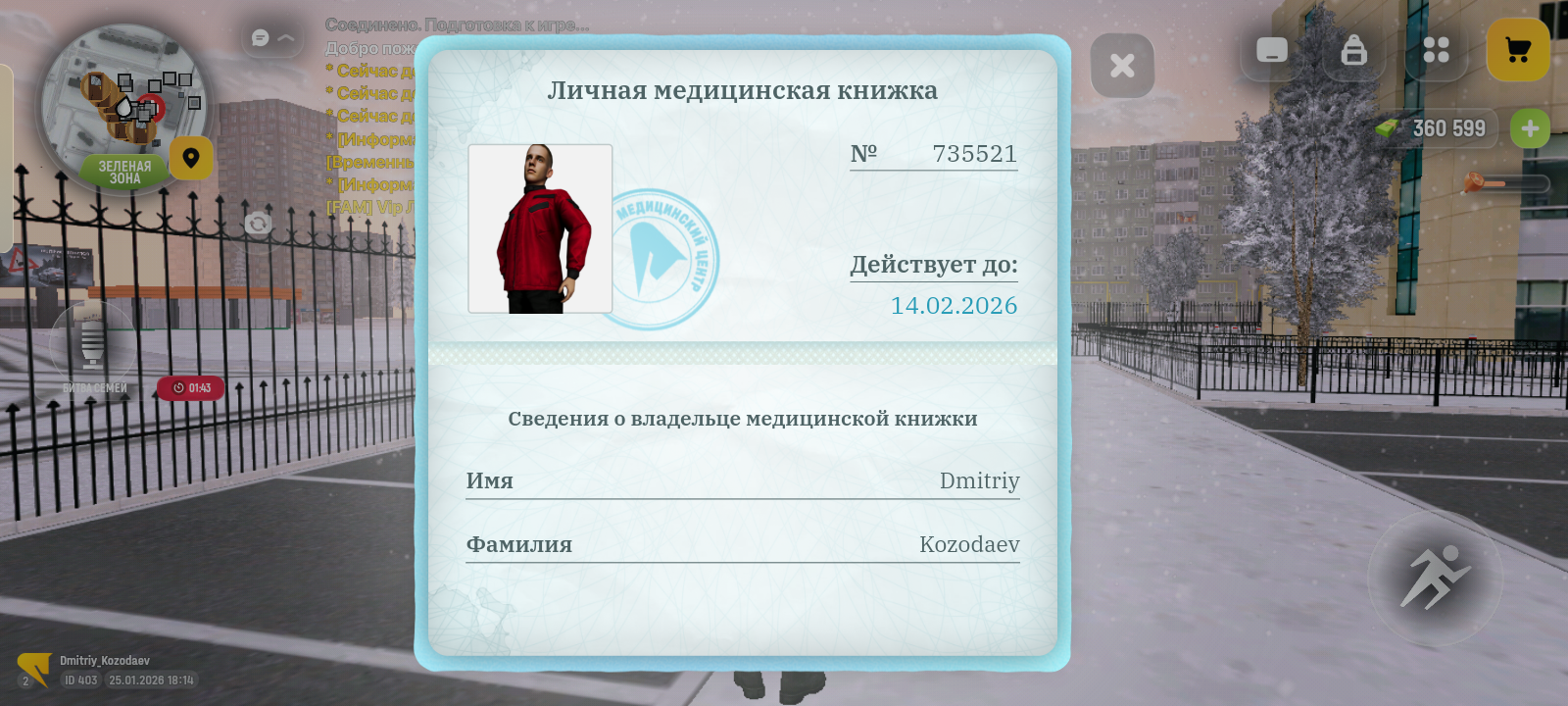This screenshot has width=1568, height=706.
Task: Select the character photo in the medical book
Action: click(x=540, y=228)
